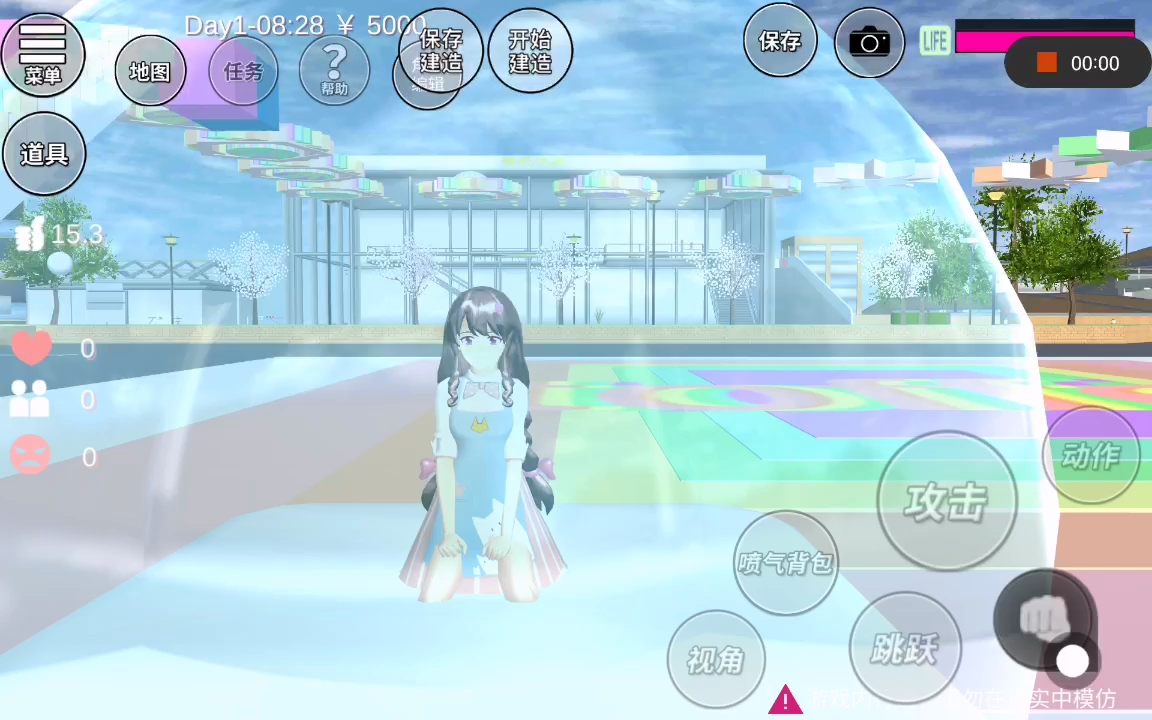The width and height of the screenshot is (1152, 720).
Task: Open the 菜单 hamburger menu
Action: point(43,54)
